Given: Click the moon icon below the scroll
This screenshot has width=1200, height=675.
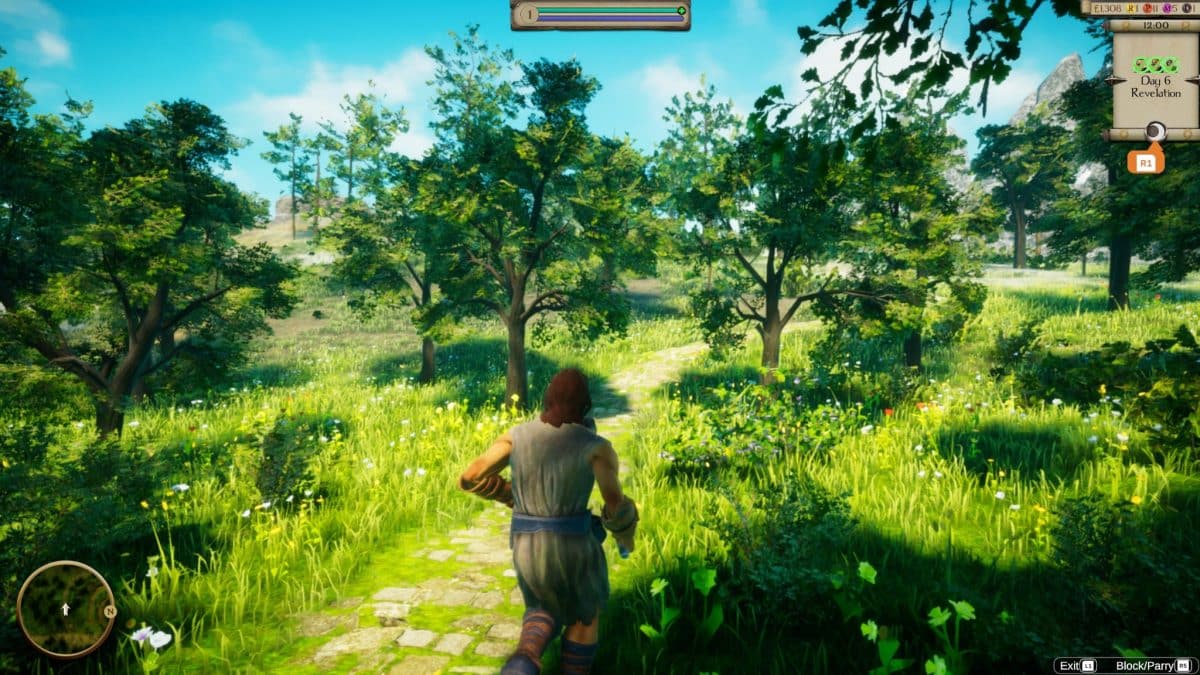Looking at the screenshot, I should (x=1155, y=130).
